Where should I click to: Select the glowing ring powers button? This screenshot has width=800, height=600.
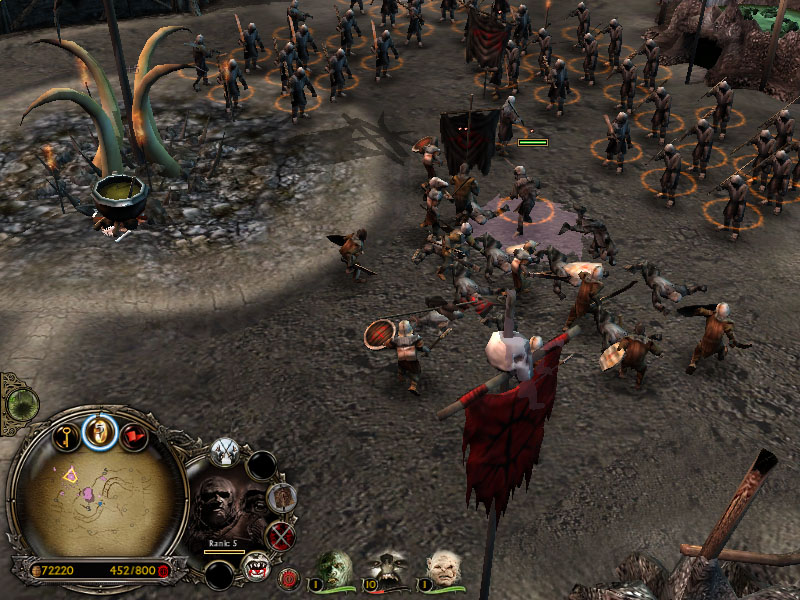(x=100, y=432)
